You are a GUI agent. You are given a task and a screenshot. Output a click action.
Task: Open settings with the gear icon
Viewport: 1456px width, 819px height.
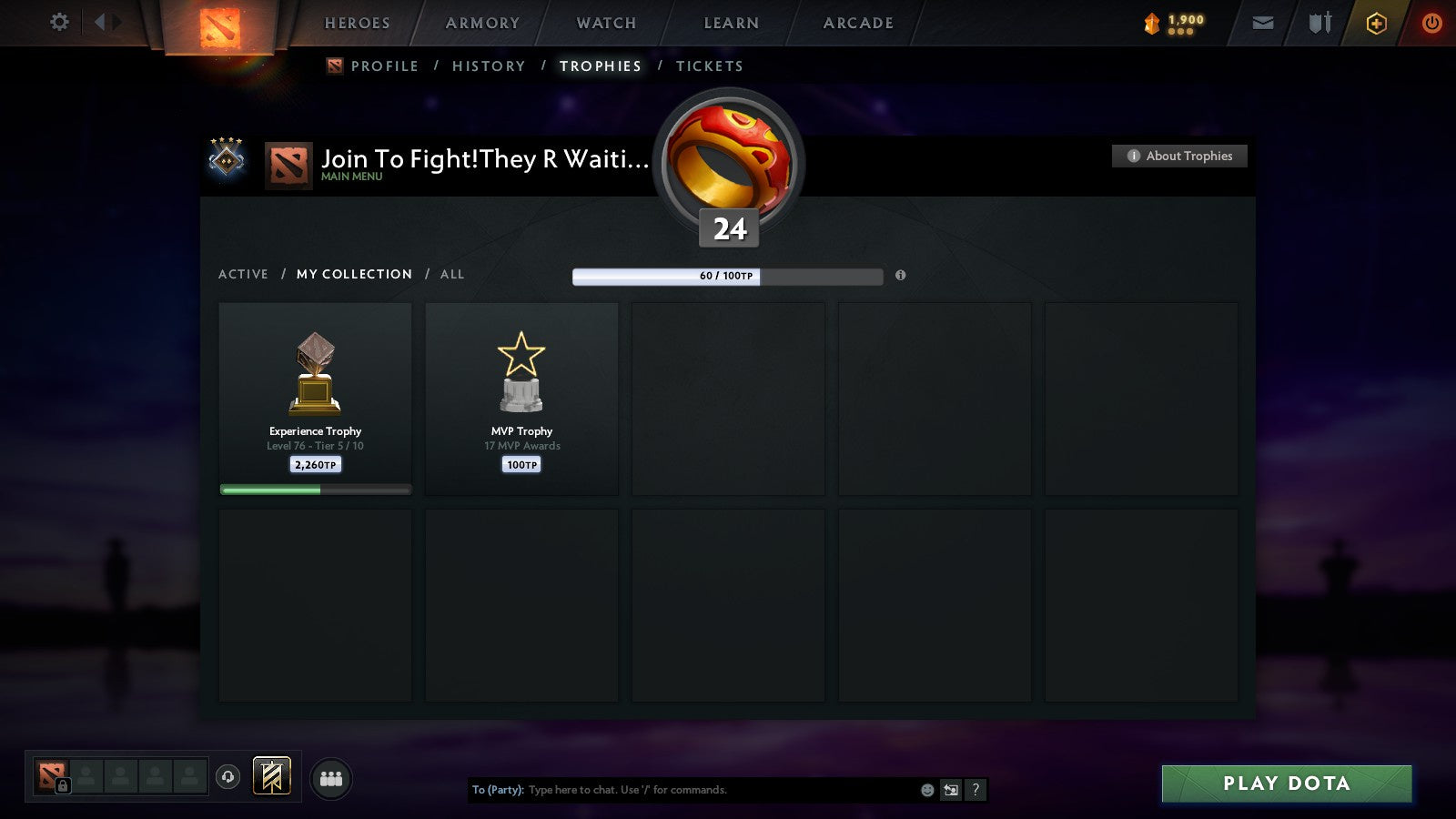click(x=59, y=23)
